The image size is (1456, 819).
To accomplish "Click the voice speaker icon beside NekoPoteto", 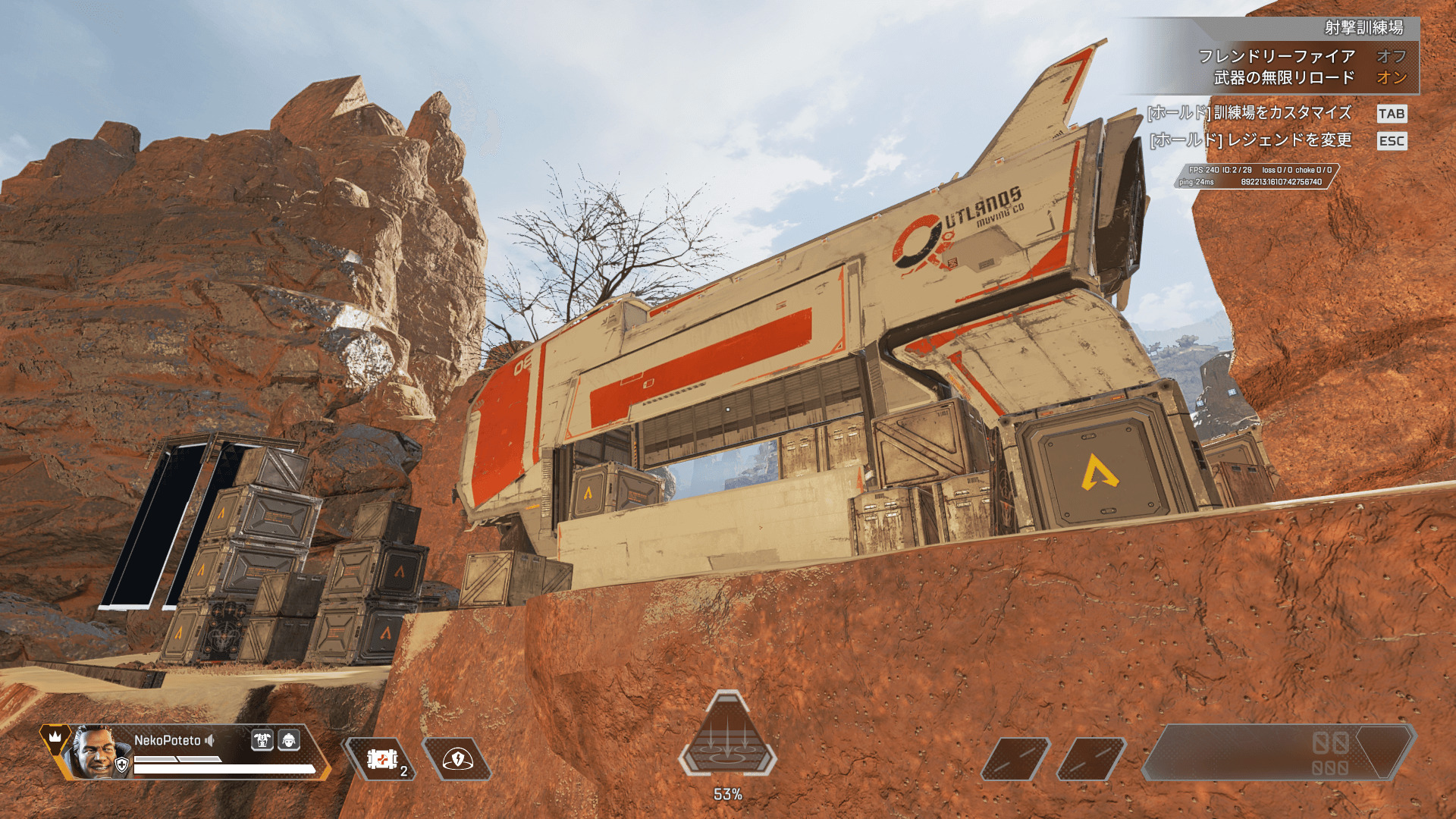I will tap(210, 740).
